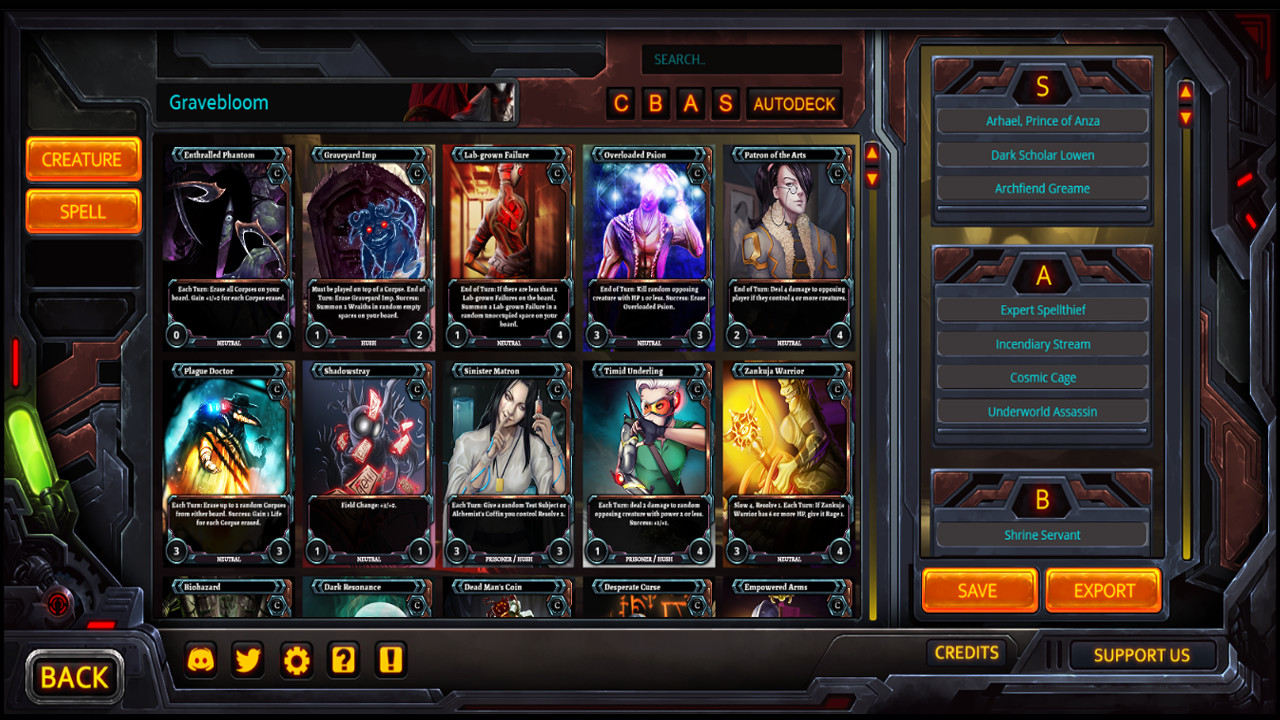The height and width of the screenshot is (720, 1280).
Task: Select the CREATURE filter button
Action: [x=83, y=160]
